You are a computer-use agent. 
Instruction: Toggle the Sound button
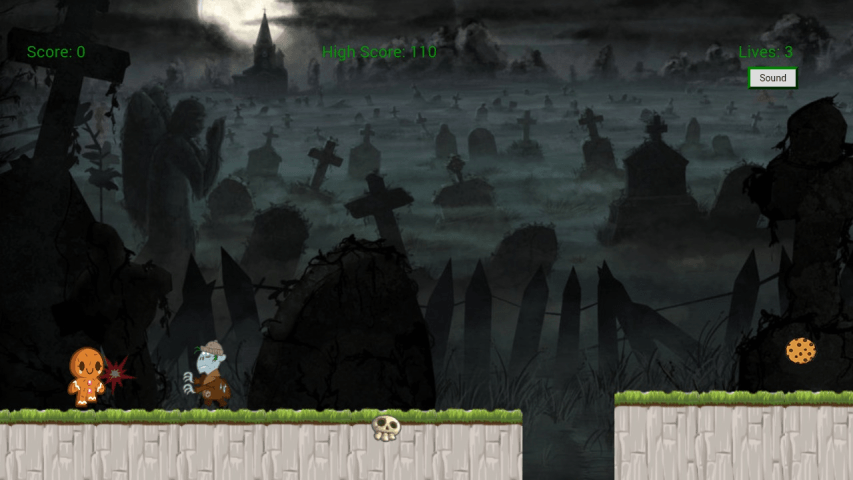(772, 78)
